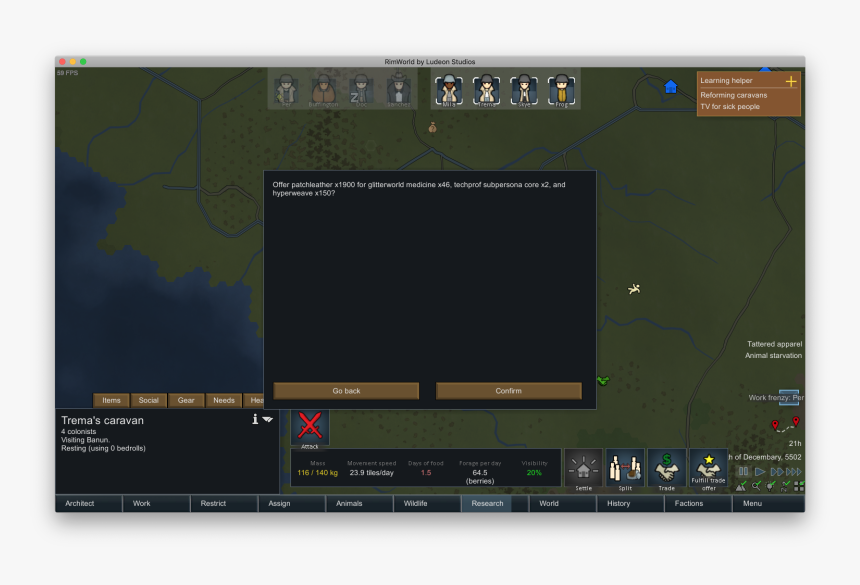This screenshot has height=585, width=860.
Task: Switch to the World view
Action: [x=549, y=503]
